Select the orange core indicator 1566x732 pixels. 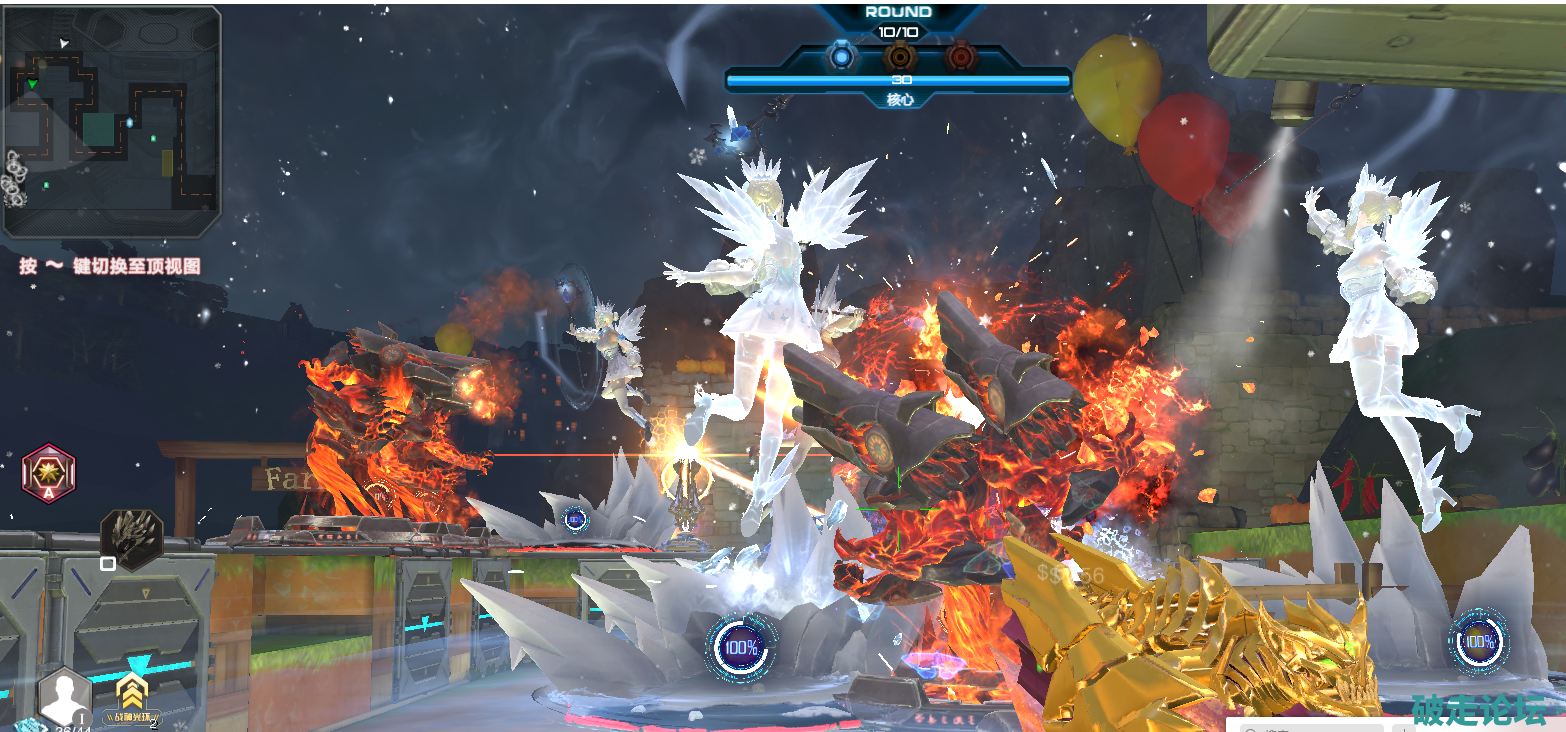(x=901, y=57)
